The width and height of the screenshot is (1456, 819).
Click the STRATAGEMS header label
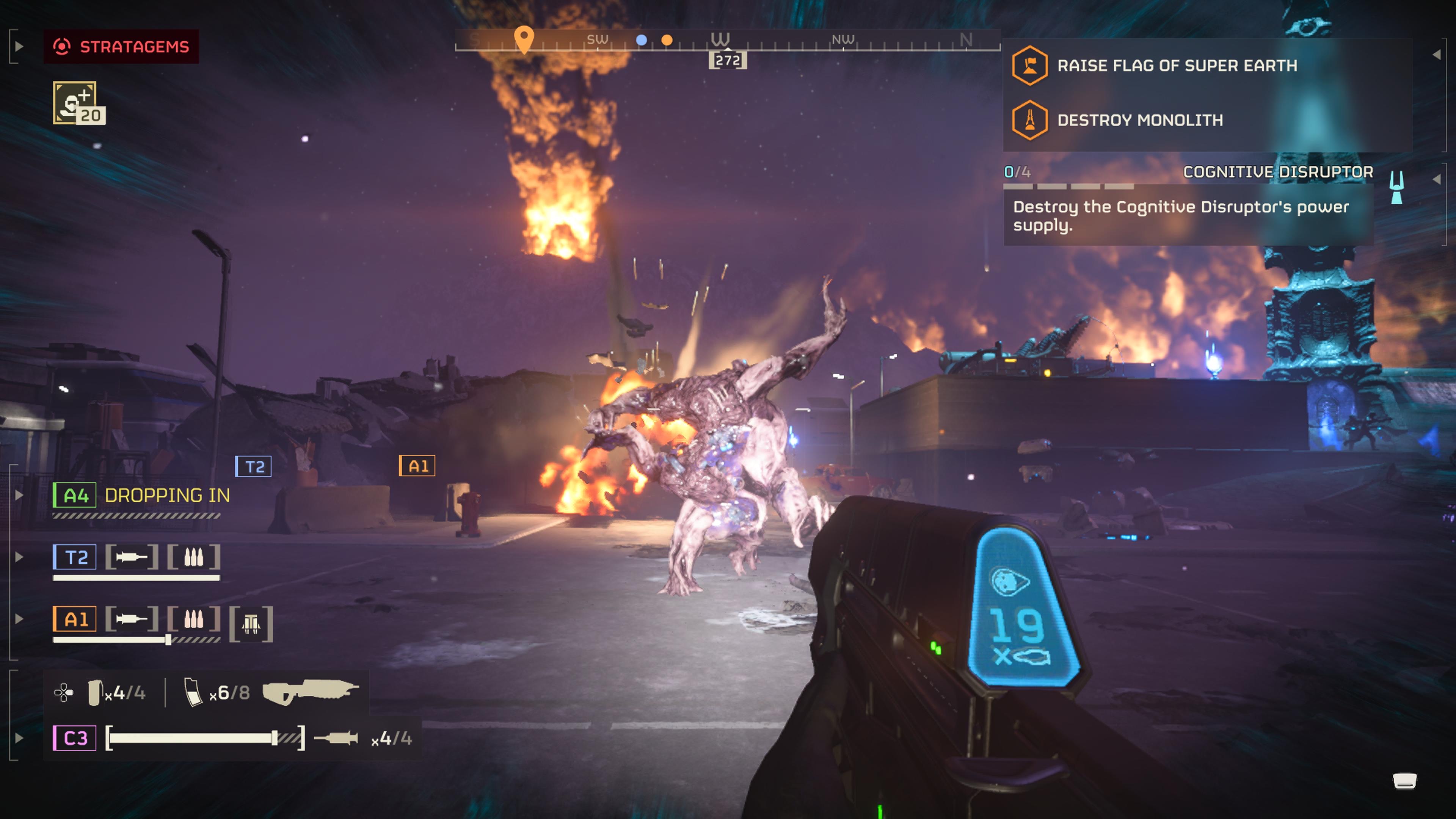point(134,47)
